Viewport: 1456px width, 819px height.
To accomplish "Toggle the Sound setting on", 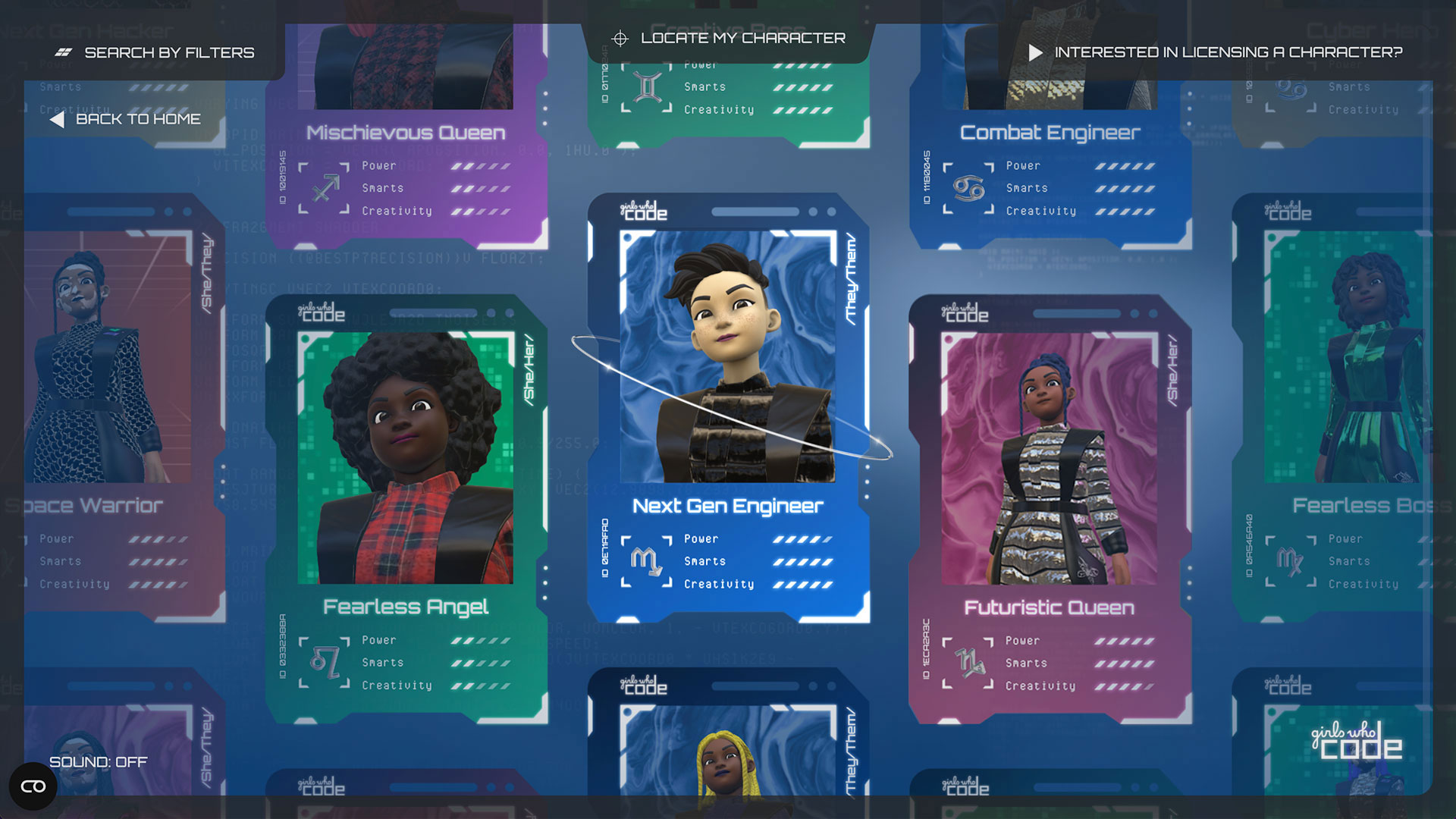I will tap(98, 762).
